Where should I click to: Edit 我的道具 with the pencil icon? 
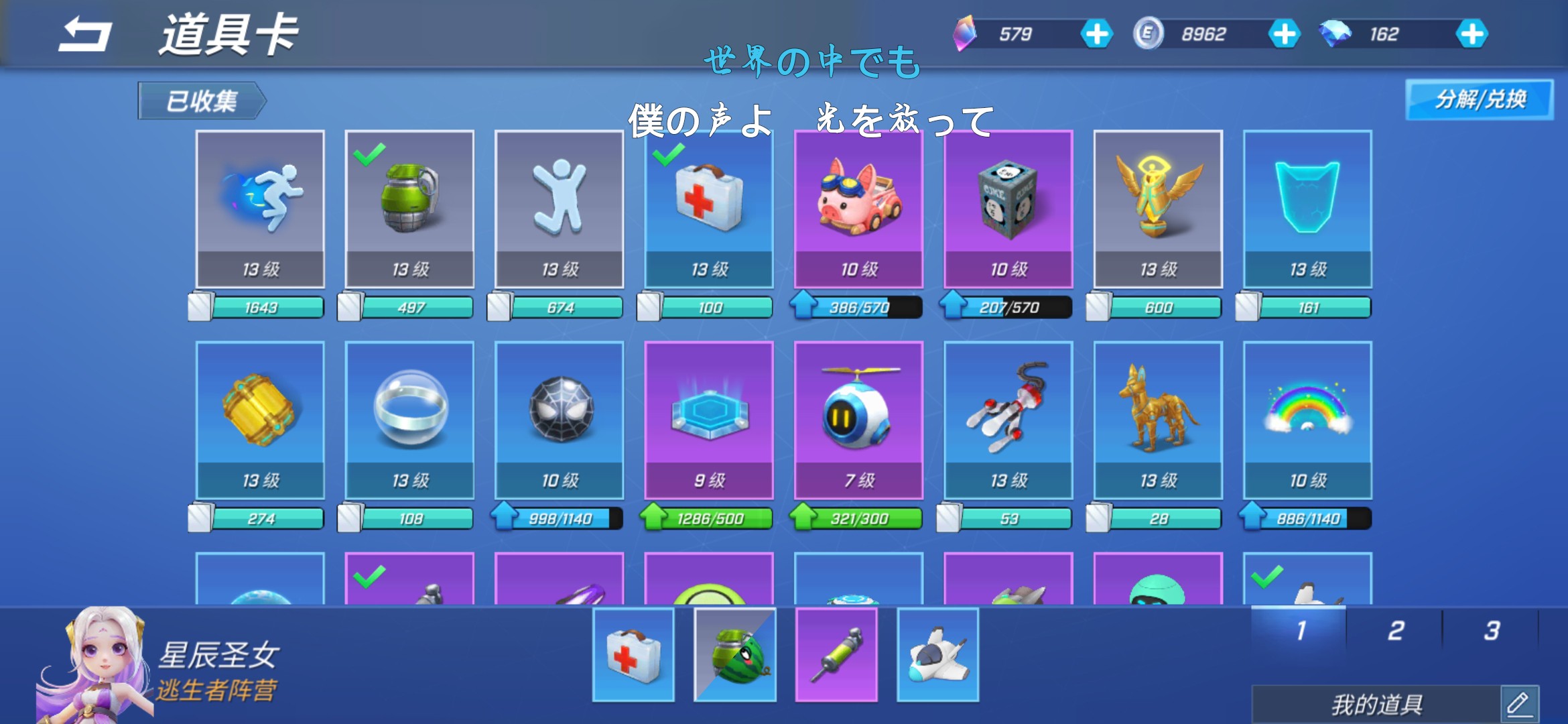click(x=1518, y=704)
